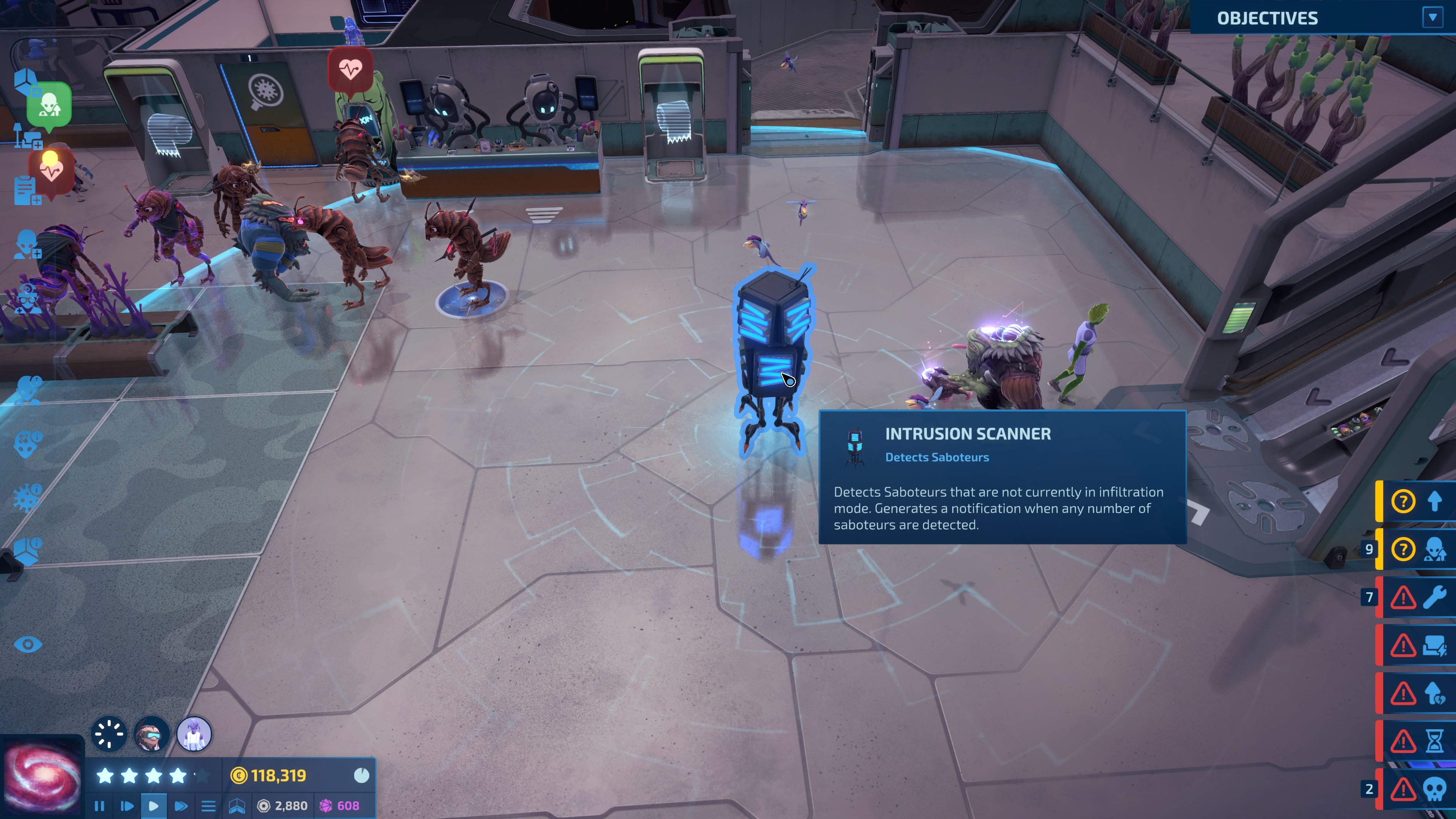The height and width of the screenshot is (819, 1456).
Task: Click the hourglass warning alert icon
Action: [1433, 741]
